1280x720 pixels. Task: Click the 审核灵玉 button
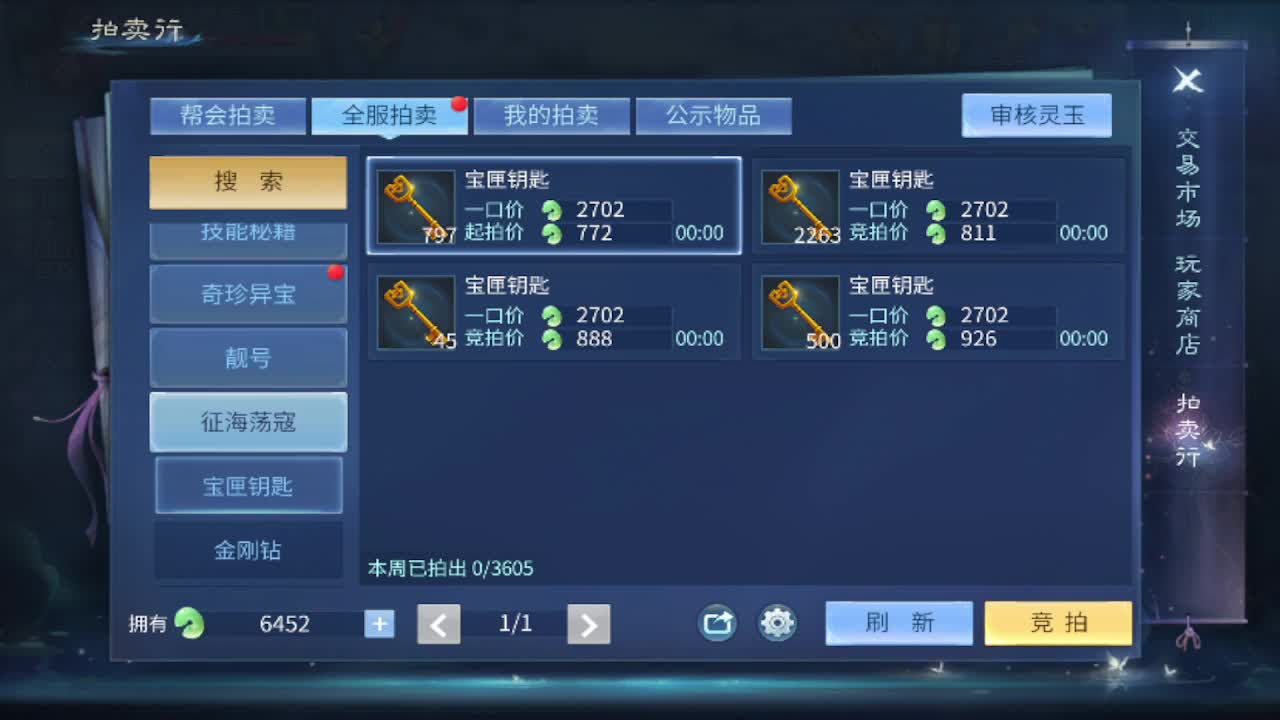click(1037, 115)
